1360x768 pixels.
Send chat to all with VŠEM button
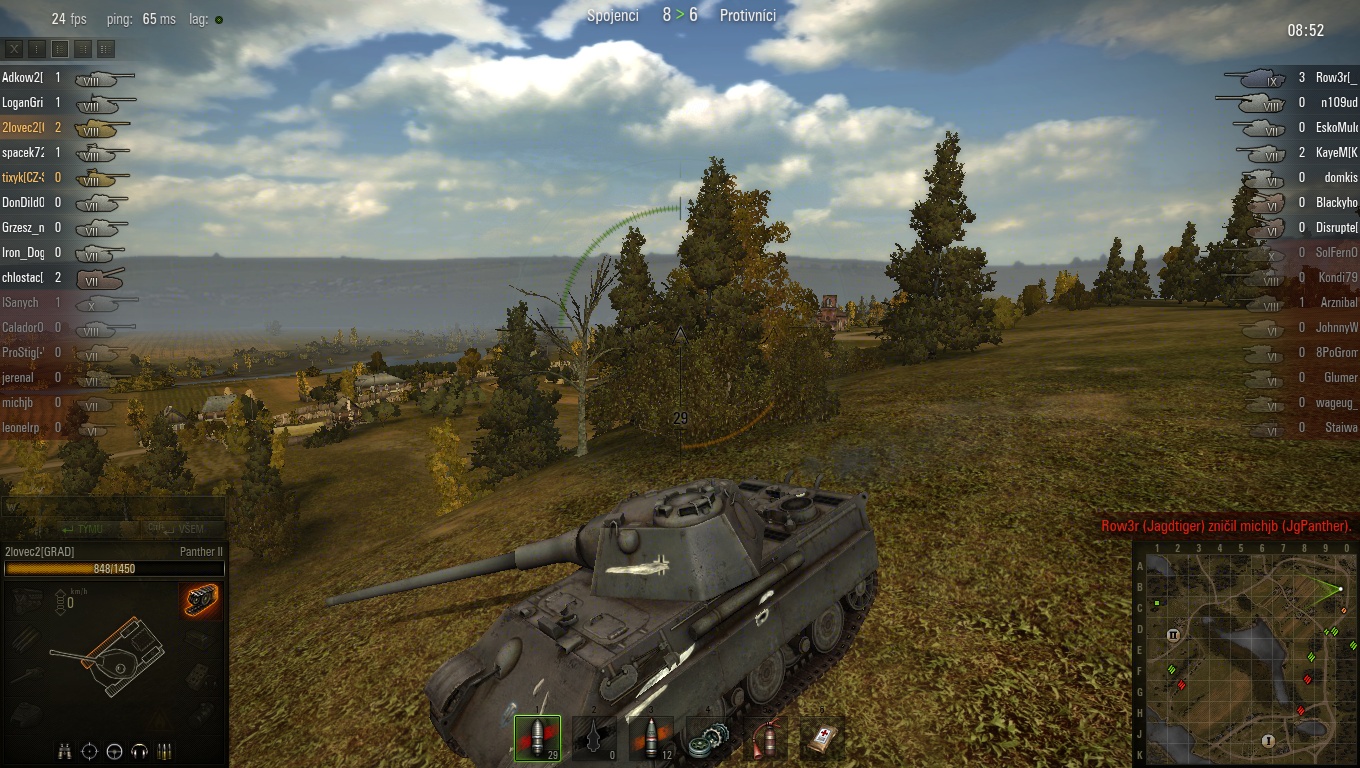178,529
